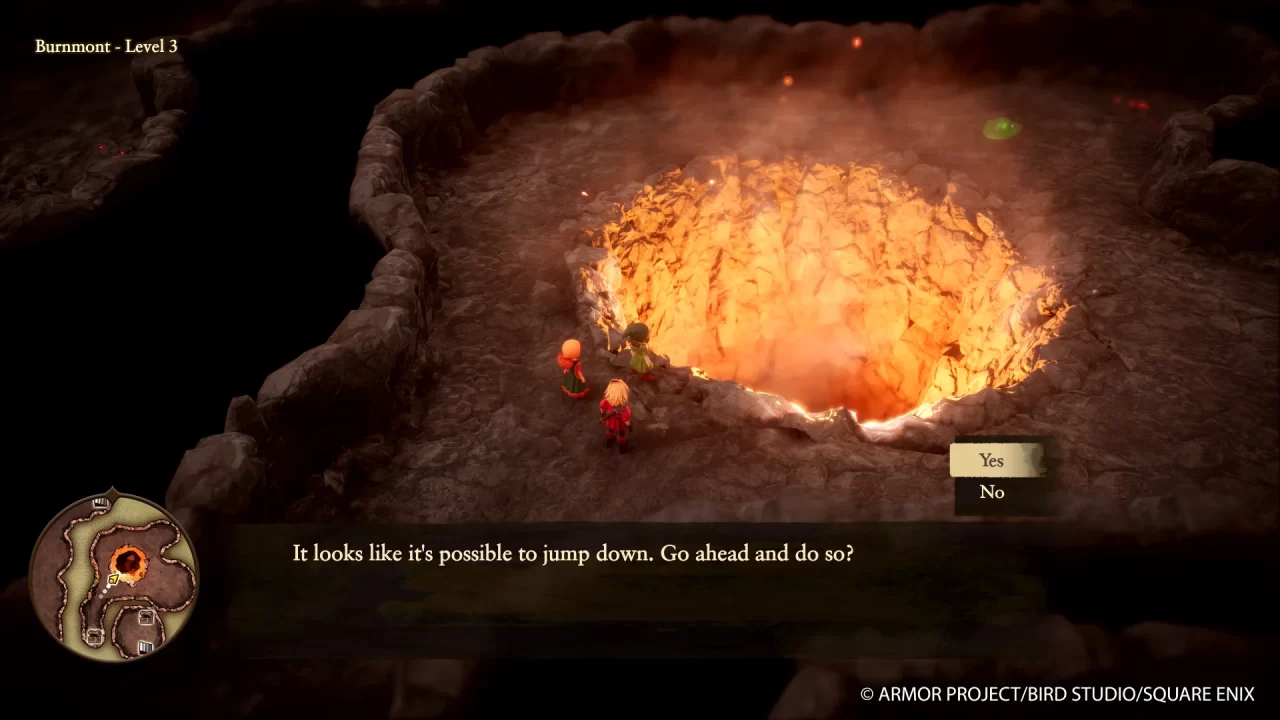
Task: Select the stairs icon at minimap top
Action: tap(100, 503)
